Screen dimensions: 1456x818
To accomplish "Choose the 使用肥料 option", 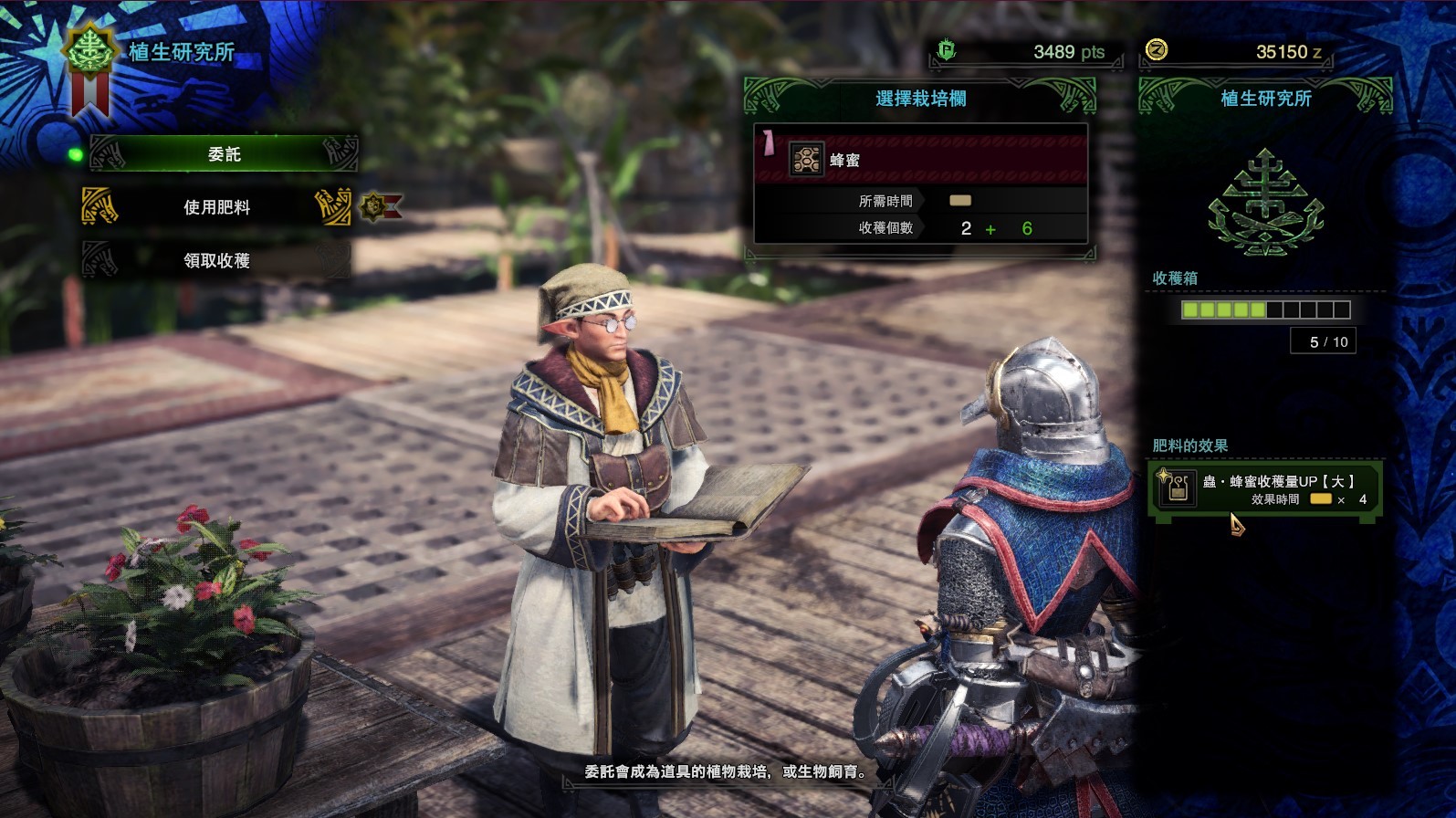I will [x=217, y=207].
